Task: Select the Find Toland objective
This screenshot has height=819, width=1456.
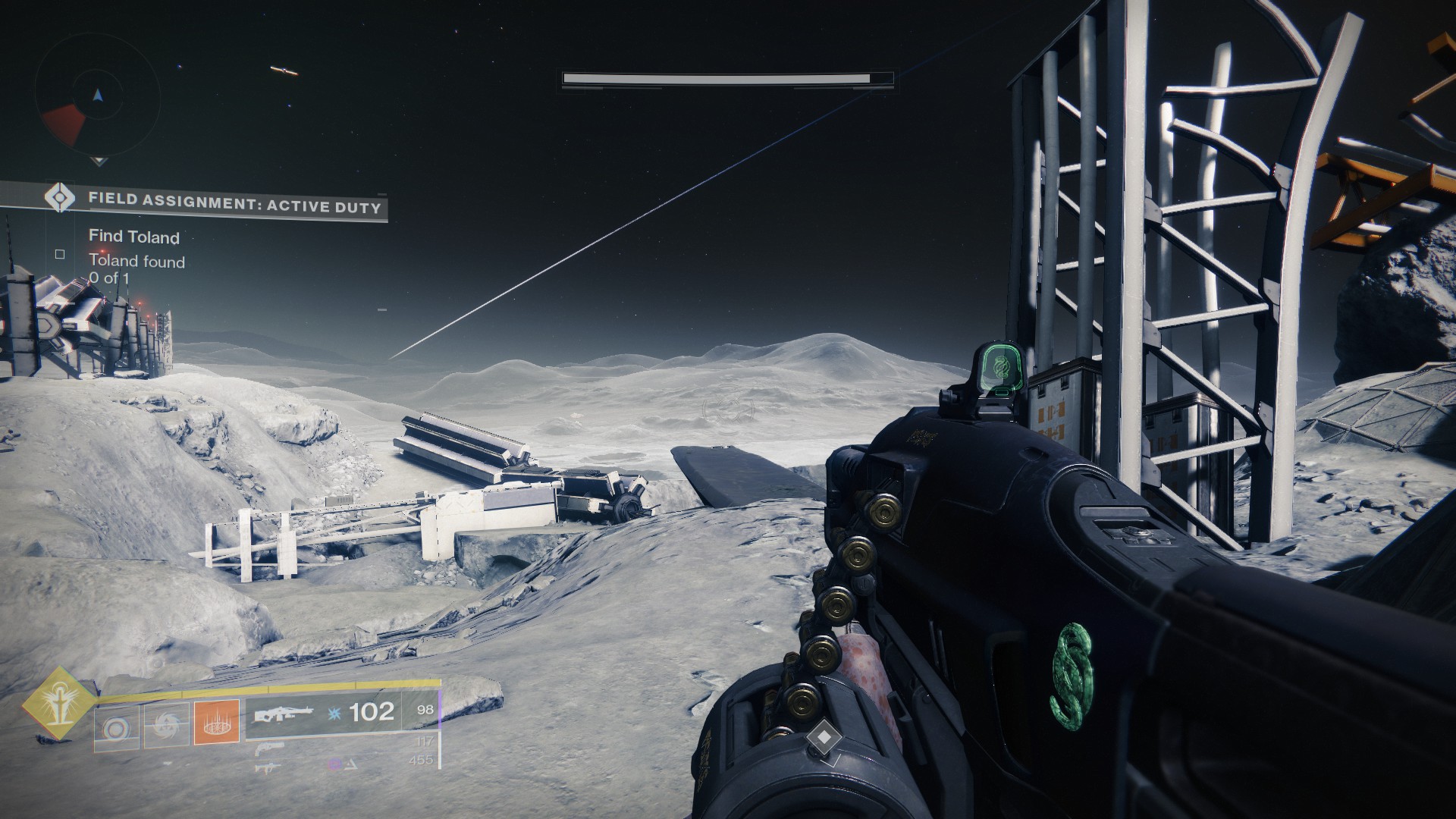Action: pyautogui.click(x=134, y=237)
